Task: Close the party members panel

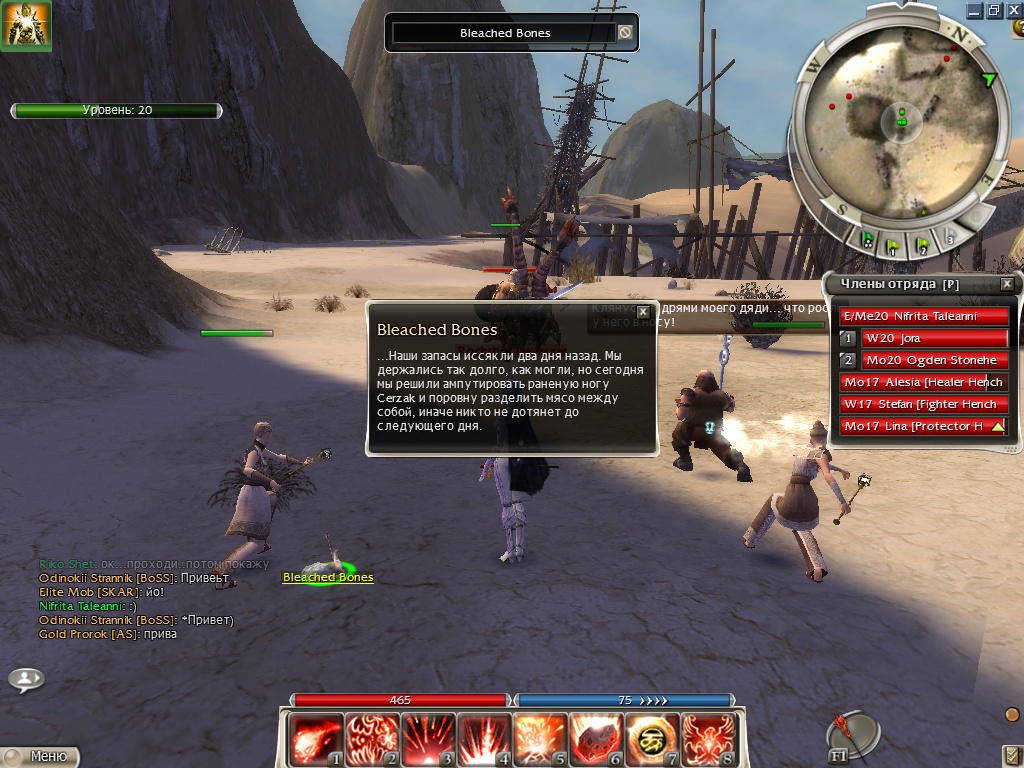Action: (x=1006, y=284)
